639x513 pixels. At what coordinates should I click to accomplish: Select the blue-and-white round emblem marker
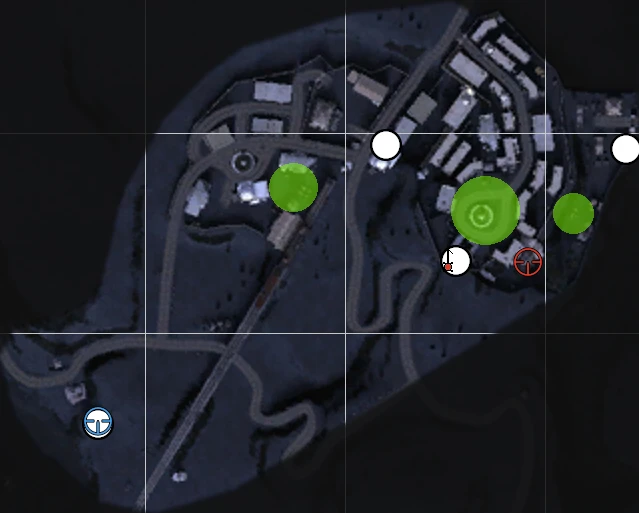click(98, 422)
